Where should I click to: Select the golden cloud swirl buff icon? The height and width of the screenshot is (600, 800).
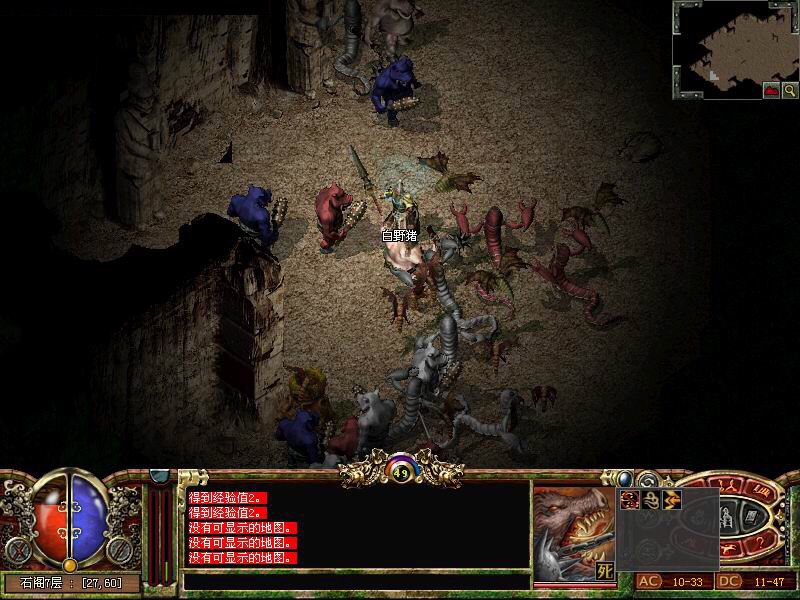coord(652,498)
